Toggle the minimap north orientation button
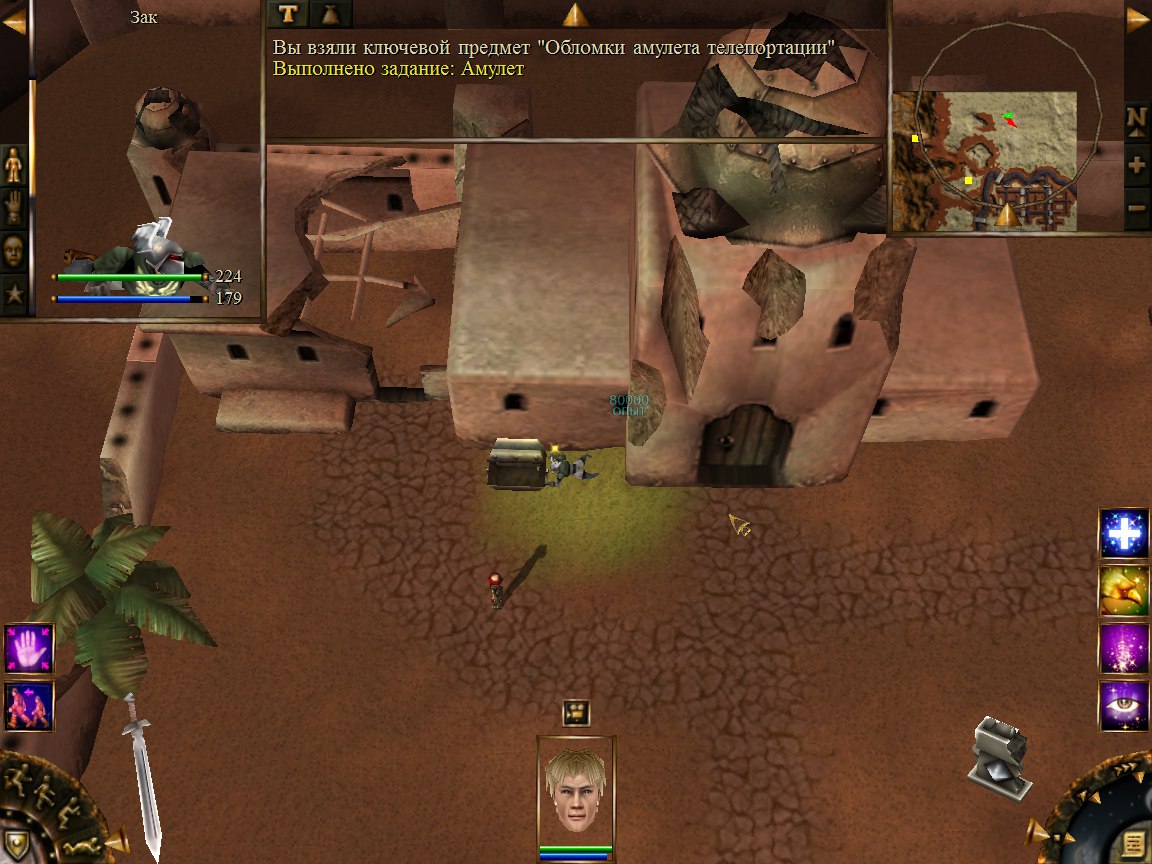This screenshot has width=1152, height=864. (1136, 119)
